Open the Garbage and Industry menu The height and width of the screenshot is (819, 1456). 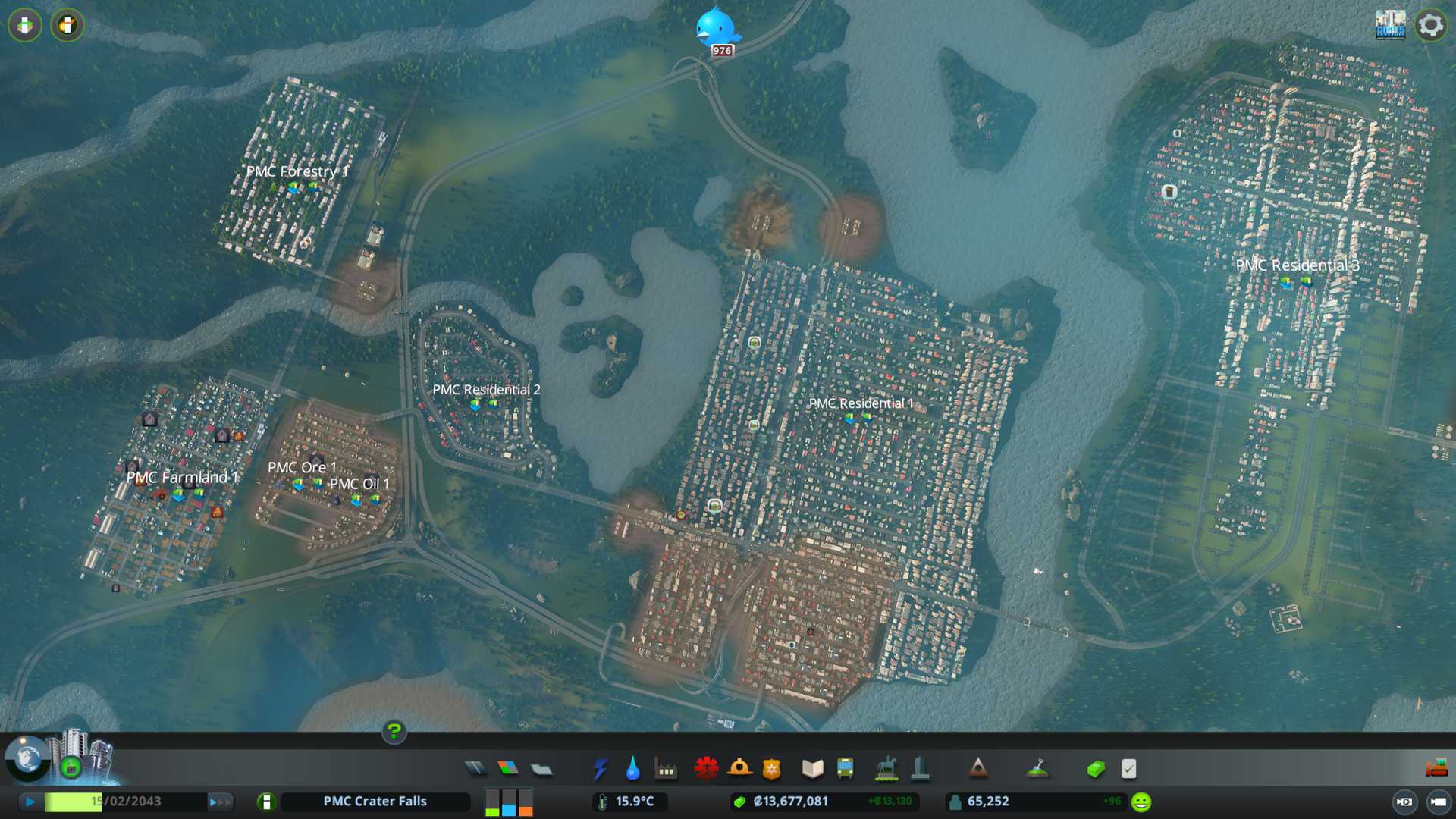666,769
